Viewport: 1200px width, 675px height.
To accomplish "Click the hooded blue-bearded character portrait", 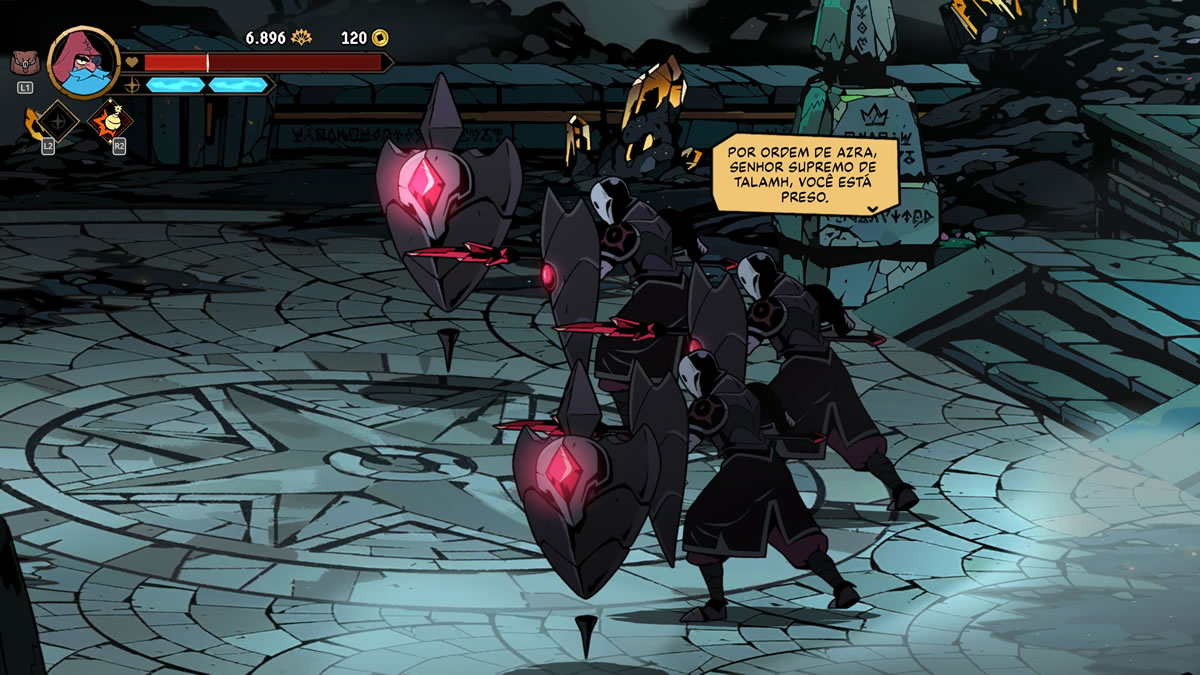I will point(84,62).
